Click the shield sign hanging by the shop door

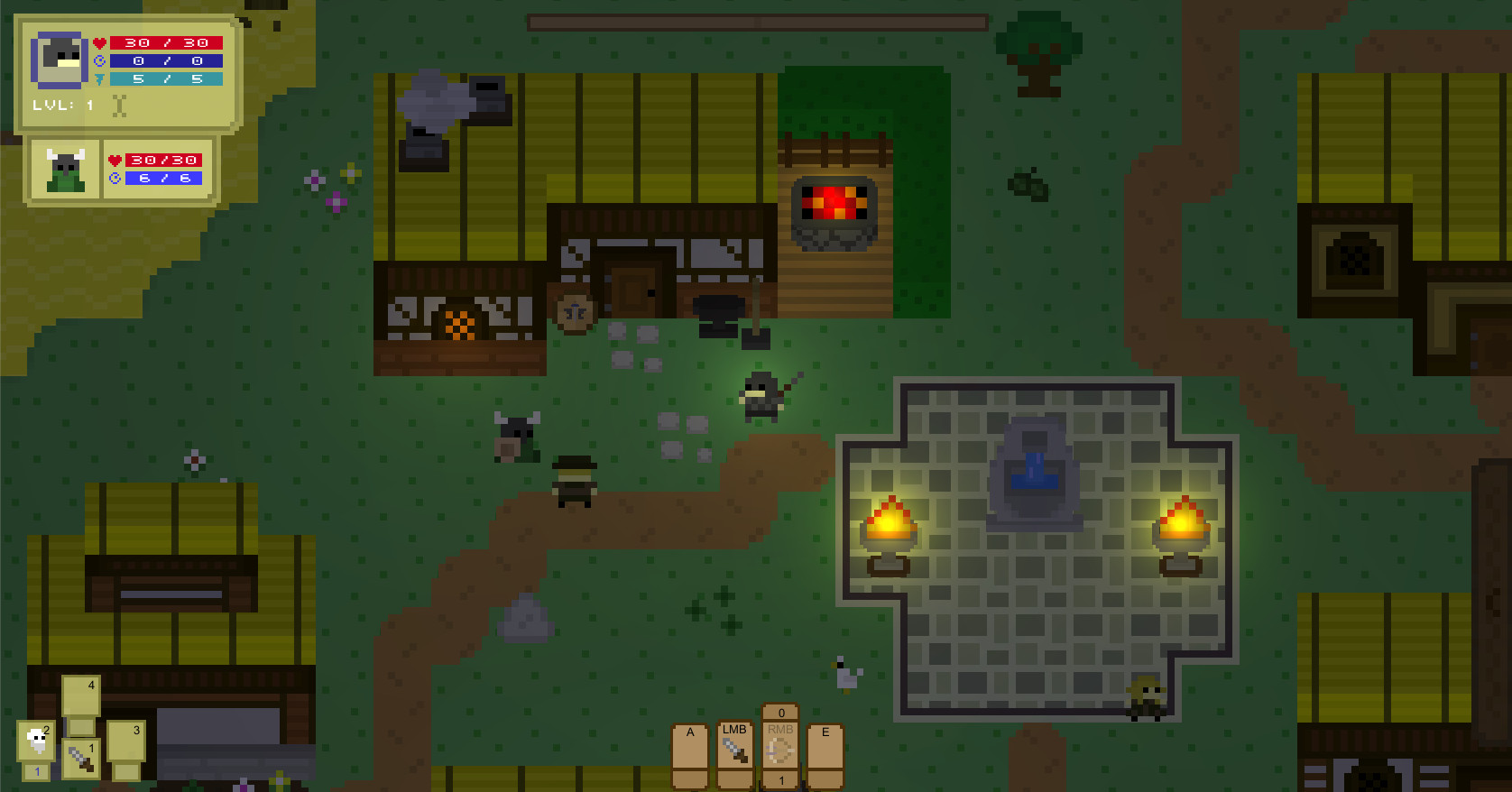[x=575, y=309]
